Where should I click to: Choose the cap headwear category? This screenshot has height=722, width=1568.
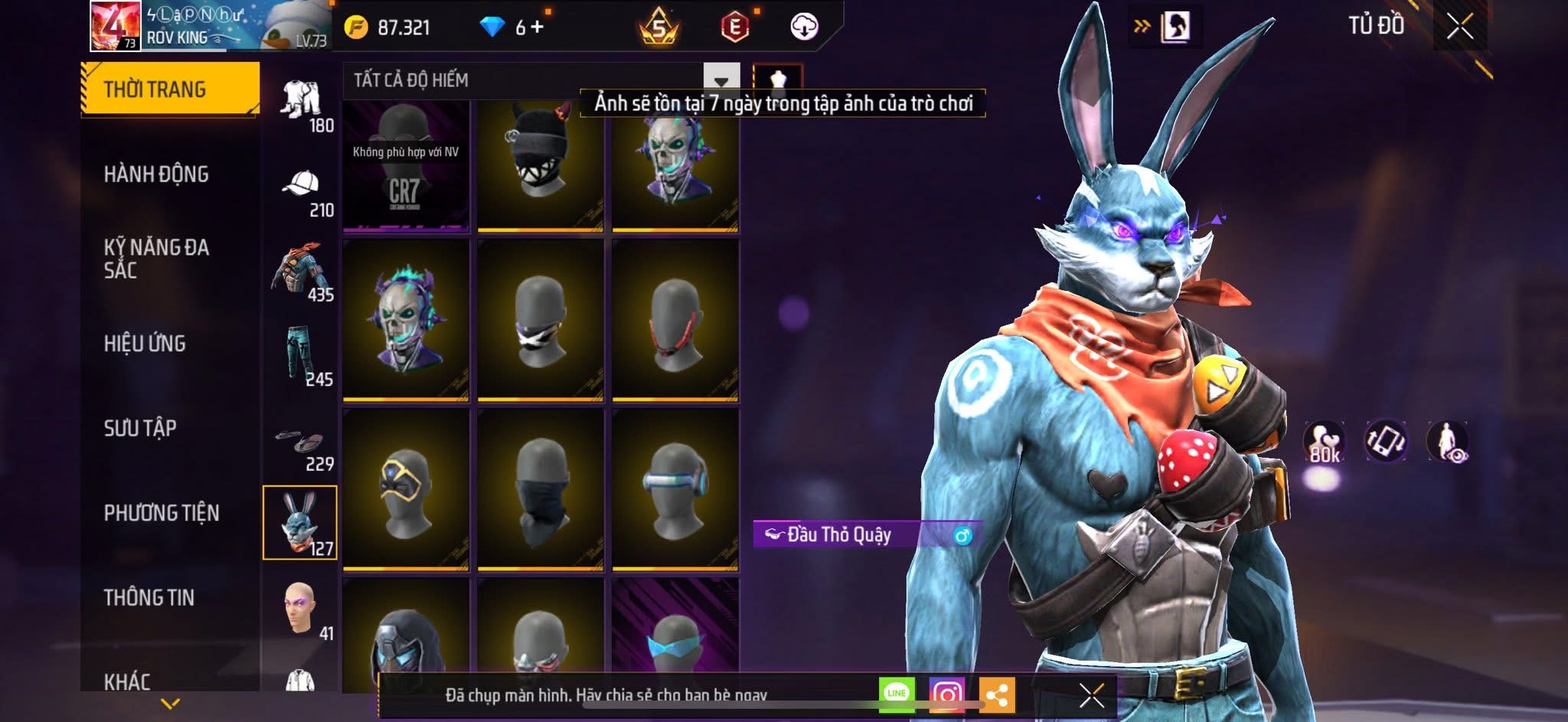tap(301, 190)
